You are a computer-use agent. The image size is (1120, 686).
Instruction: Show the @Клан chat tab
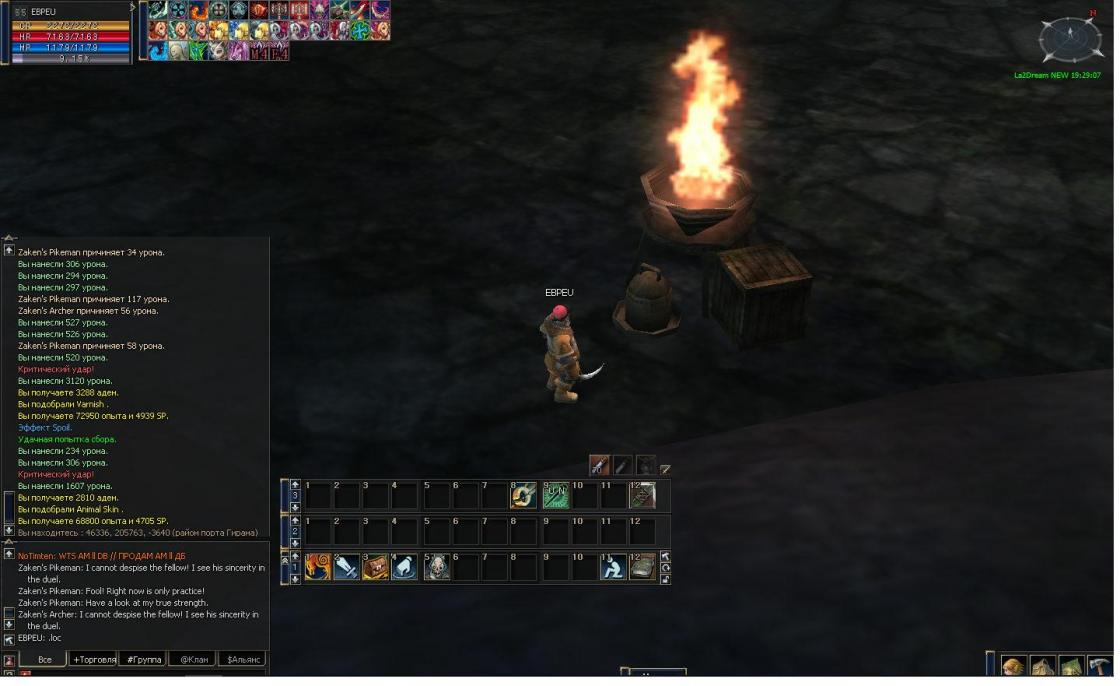click(x=192, y=660)
